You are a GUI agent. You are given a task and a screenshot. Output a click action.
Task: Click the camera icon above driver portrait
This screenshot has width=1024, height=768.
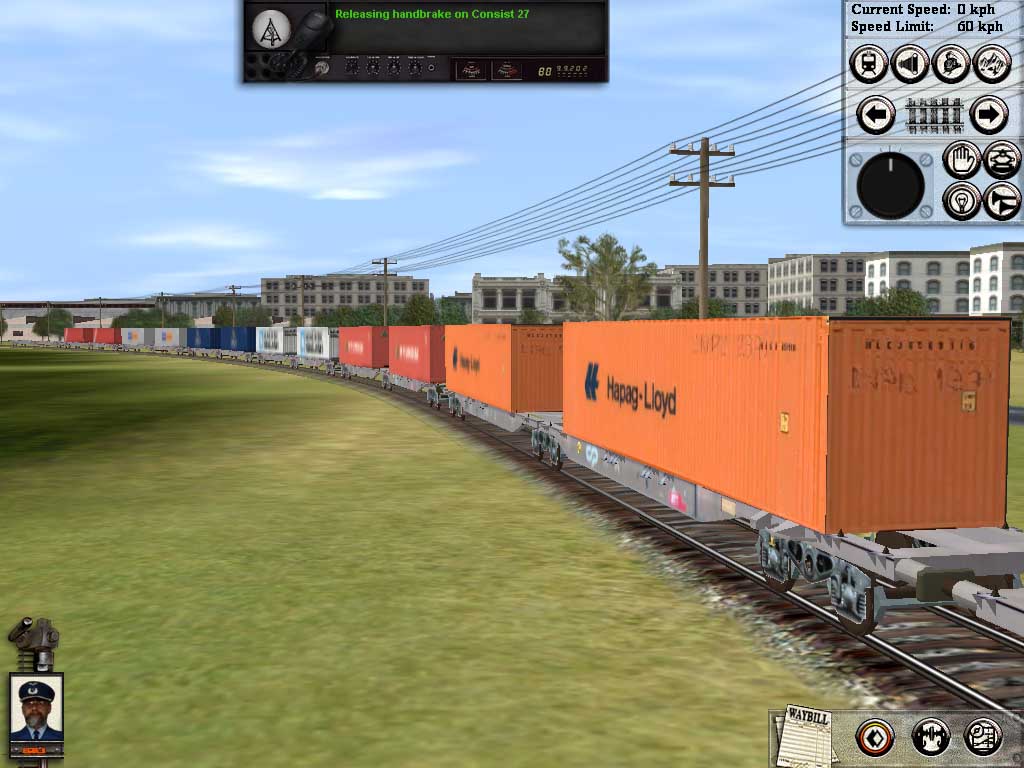(x=33, y=634)
